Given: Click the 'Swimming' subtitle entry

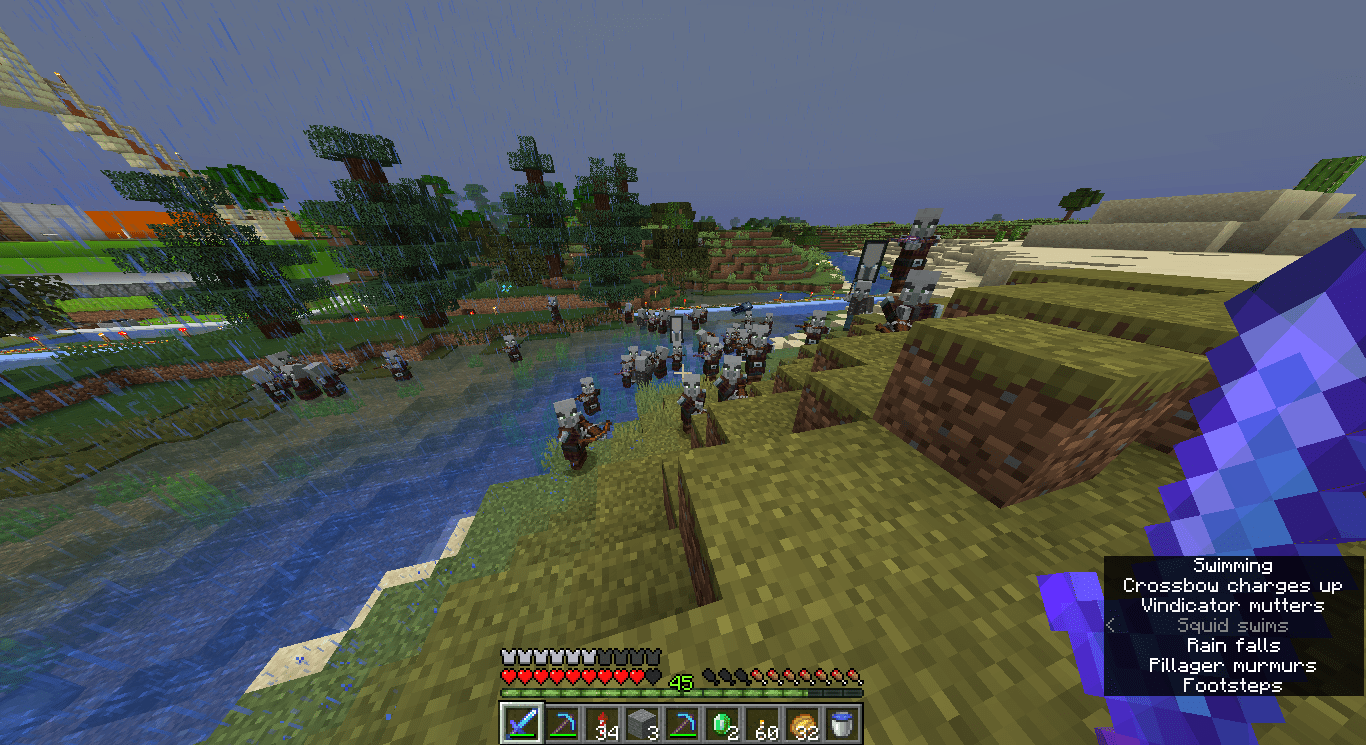Looking at the screenshot, I should click(1231, 565).
